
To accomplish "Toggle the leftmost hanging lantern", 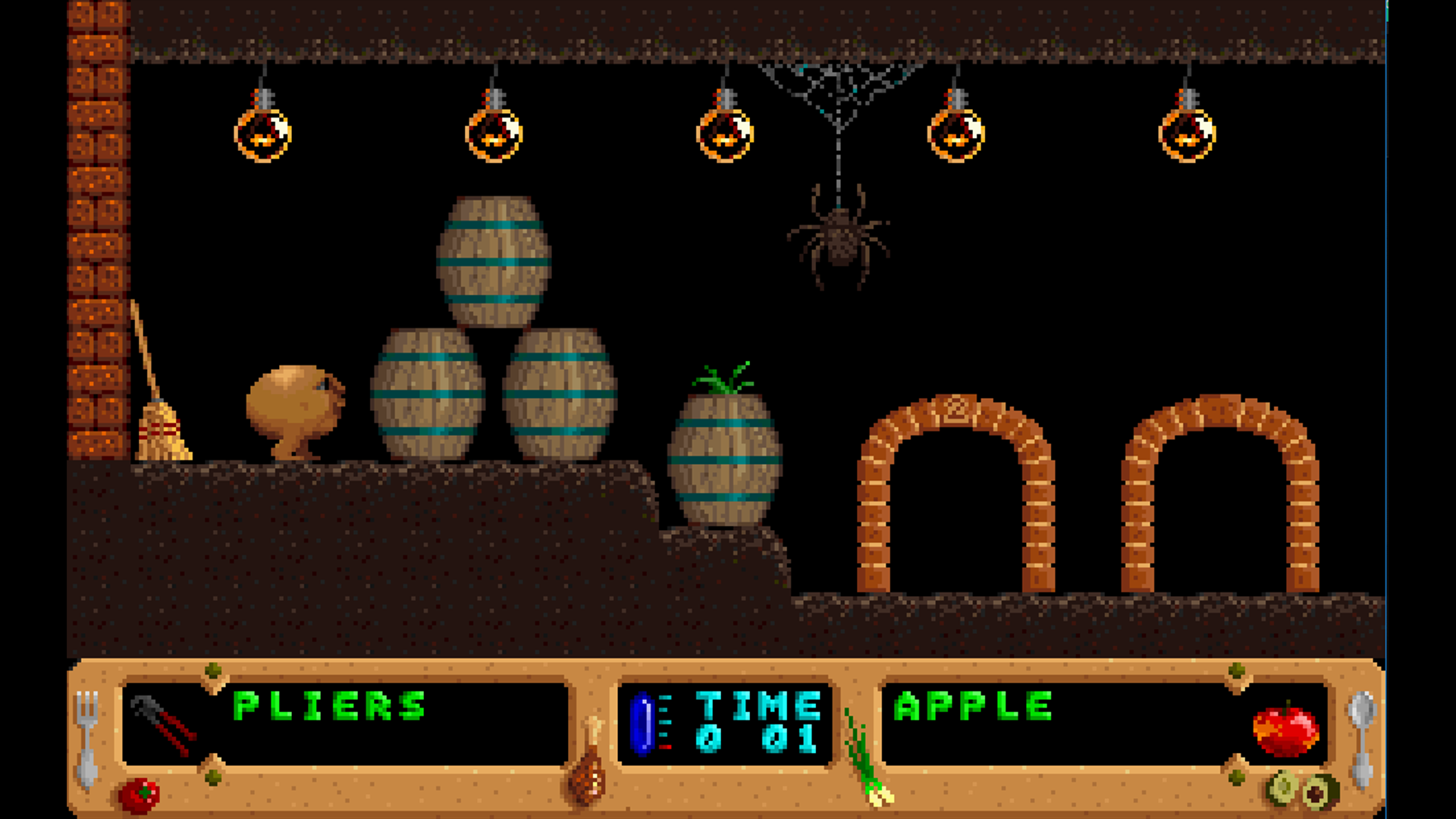I will coord(262,136).
